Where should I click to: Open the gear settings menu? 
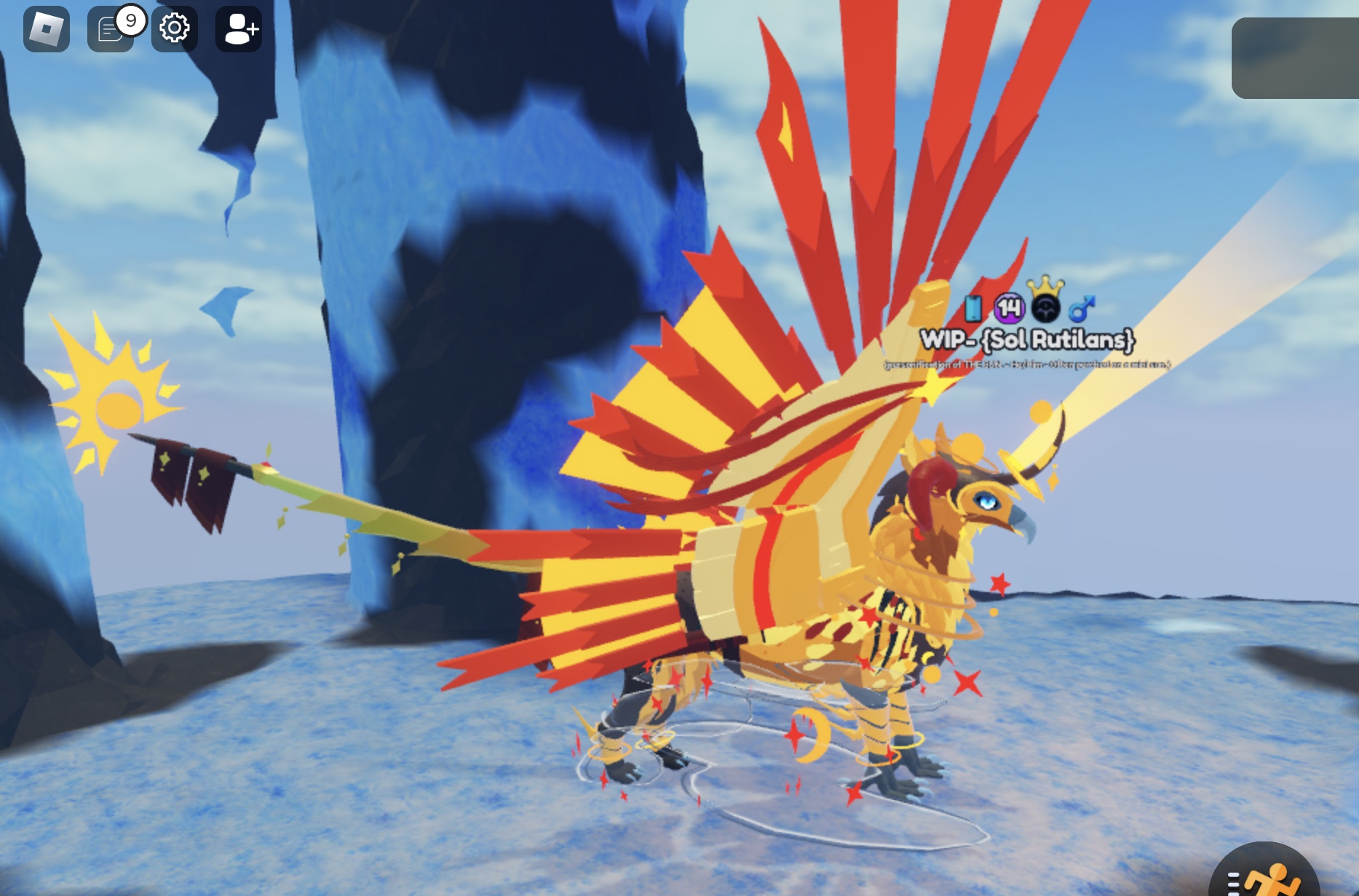pyautogui.click(x=175, y=29)
